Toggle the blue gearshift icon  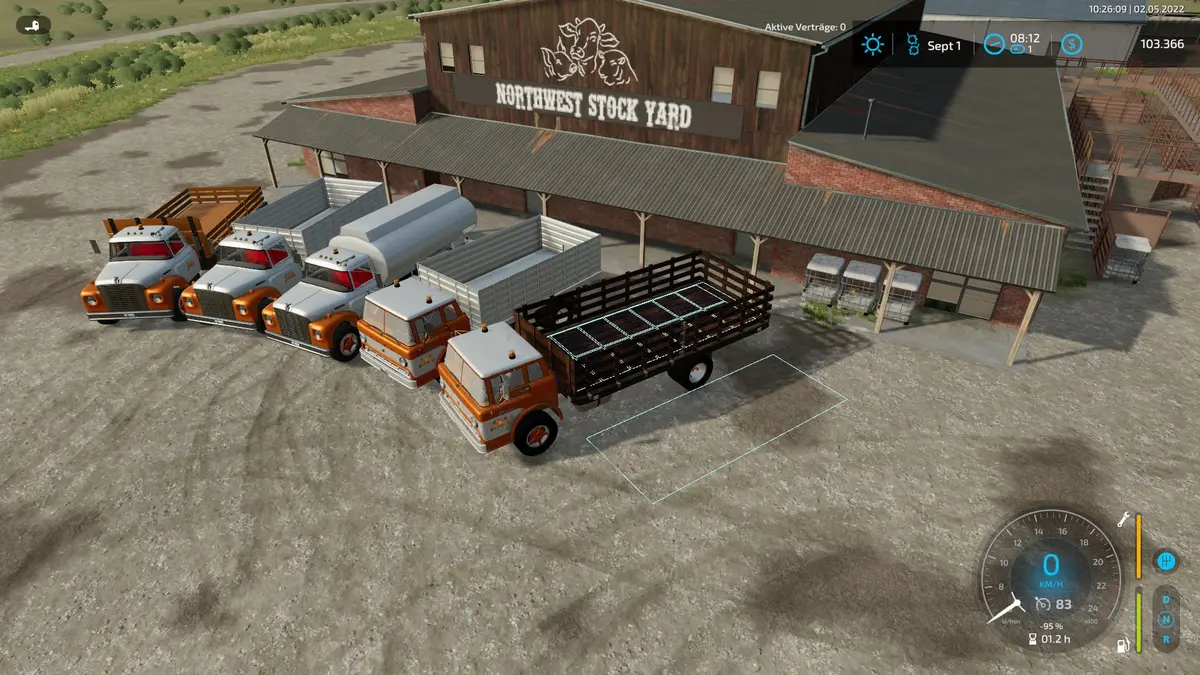click(1164, 559)
